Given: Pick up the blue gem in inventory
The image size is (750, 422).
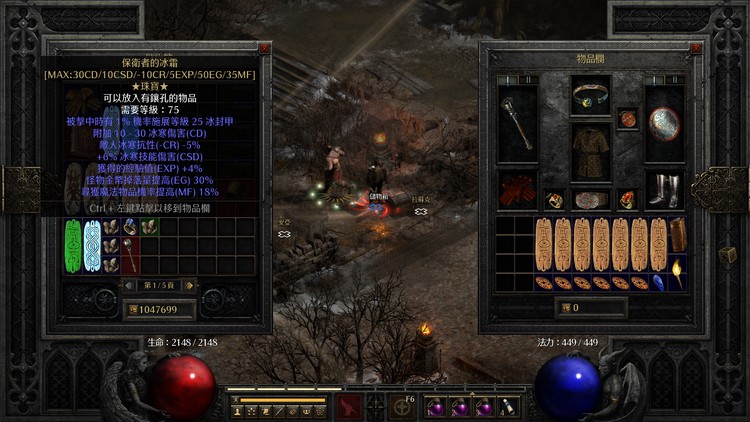Looking at the screenshot, I should click(x=660, y=282).
